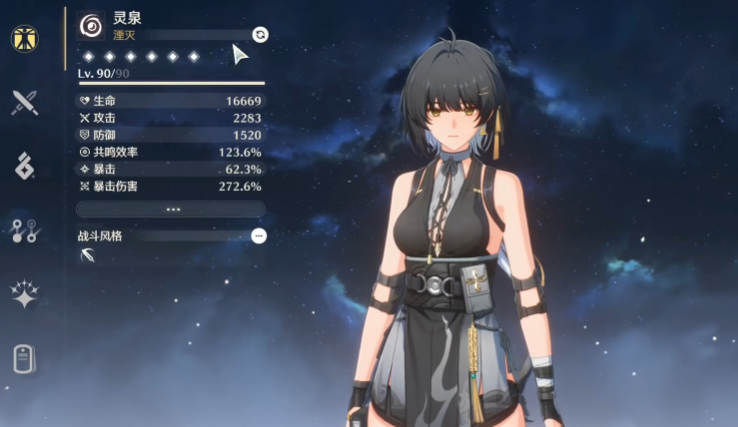Open the skill tree node tab

(x=24, y=231)
